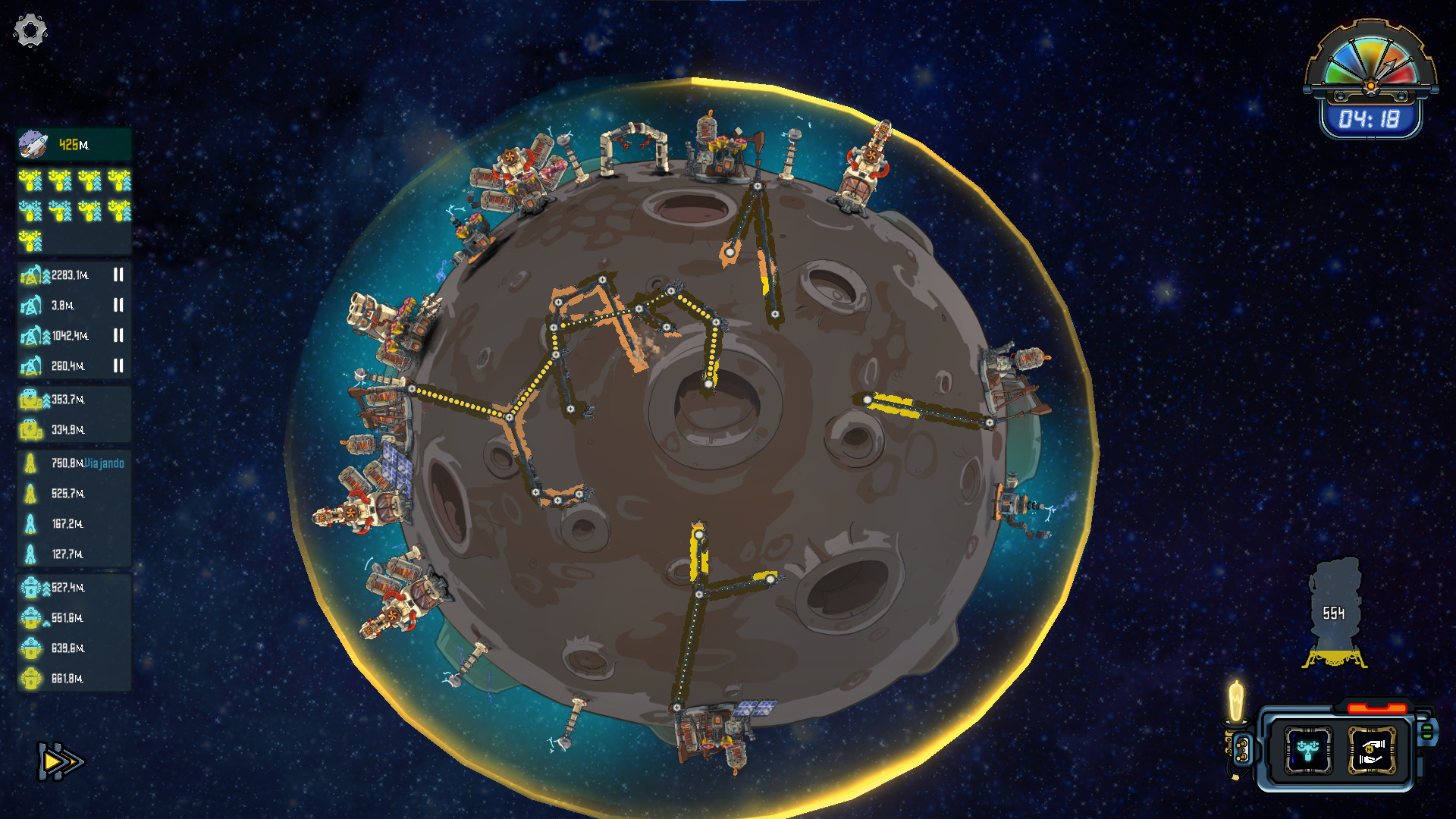The image size is (1456, 819).
Task: Expand upgrades next to the 2283.1M well
Action: (x=45, y=275)
